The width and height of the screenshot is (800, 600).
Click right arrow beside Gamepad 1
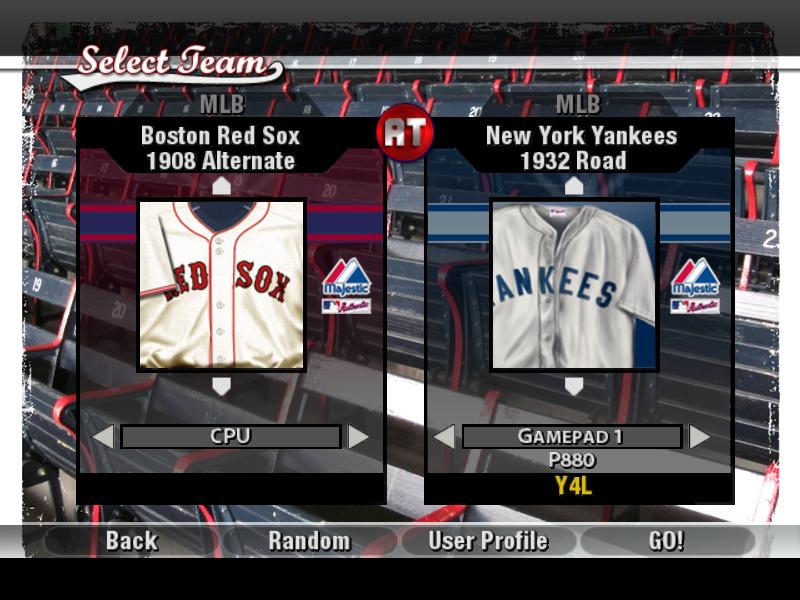tap(700, 437)
